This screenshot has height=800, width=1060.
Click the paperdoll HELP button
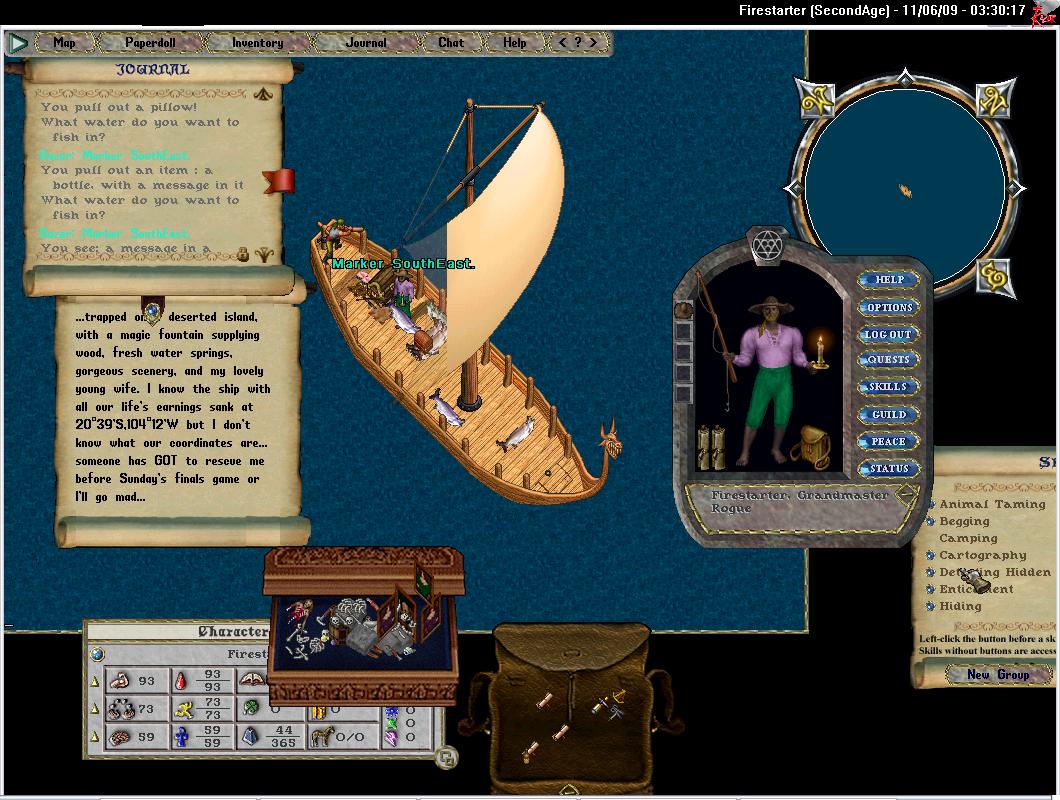click(x=889, y=280)
